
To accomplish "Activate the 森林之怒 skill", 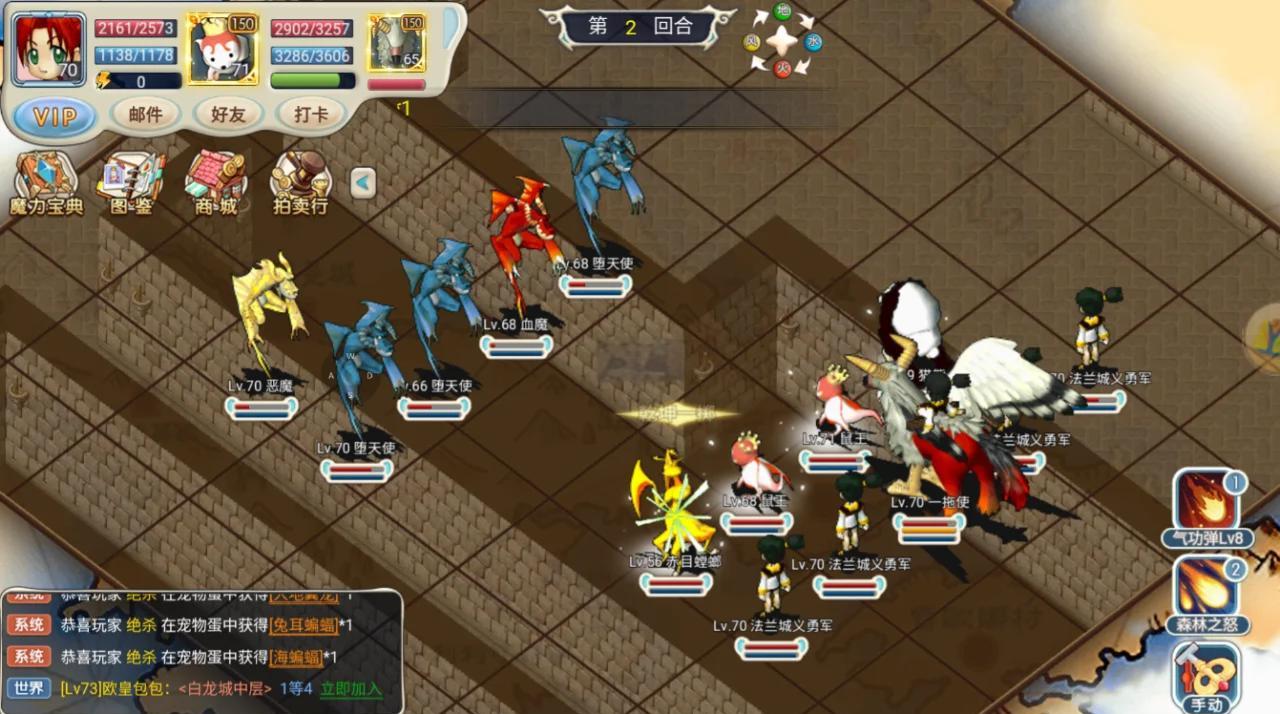I will click(x=1207, y=594).
